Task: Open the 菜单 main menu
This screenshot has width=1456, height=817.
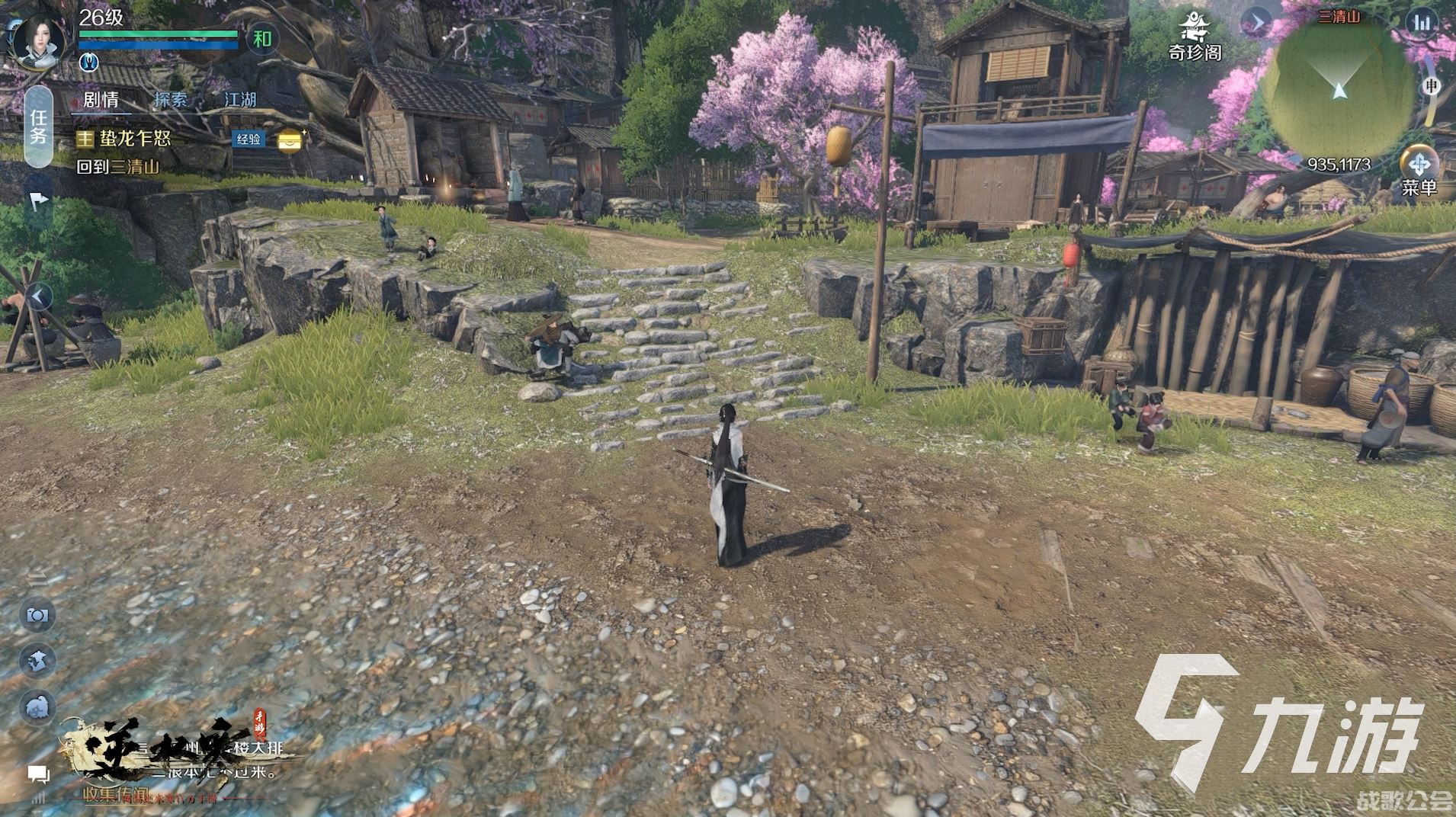Action: click(x=1418, y=171)
